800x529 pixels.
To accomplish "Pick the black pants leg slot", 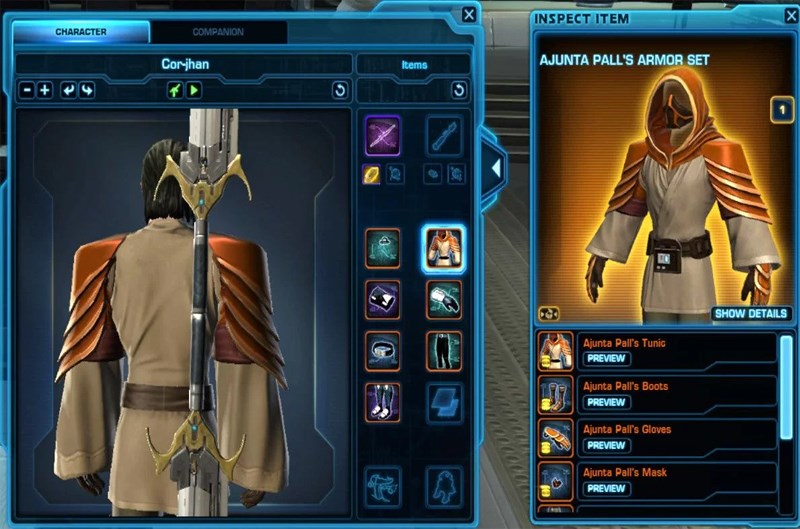I will point(443,349).
